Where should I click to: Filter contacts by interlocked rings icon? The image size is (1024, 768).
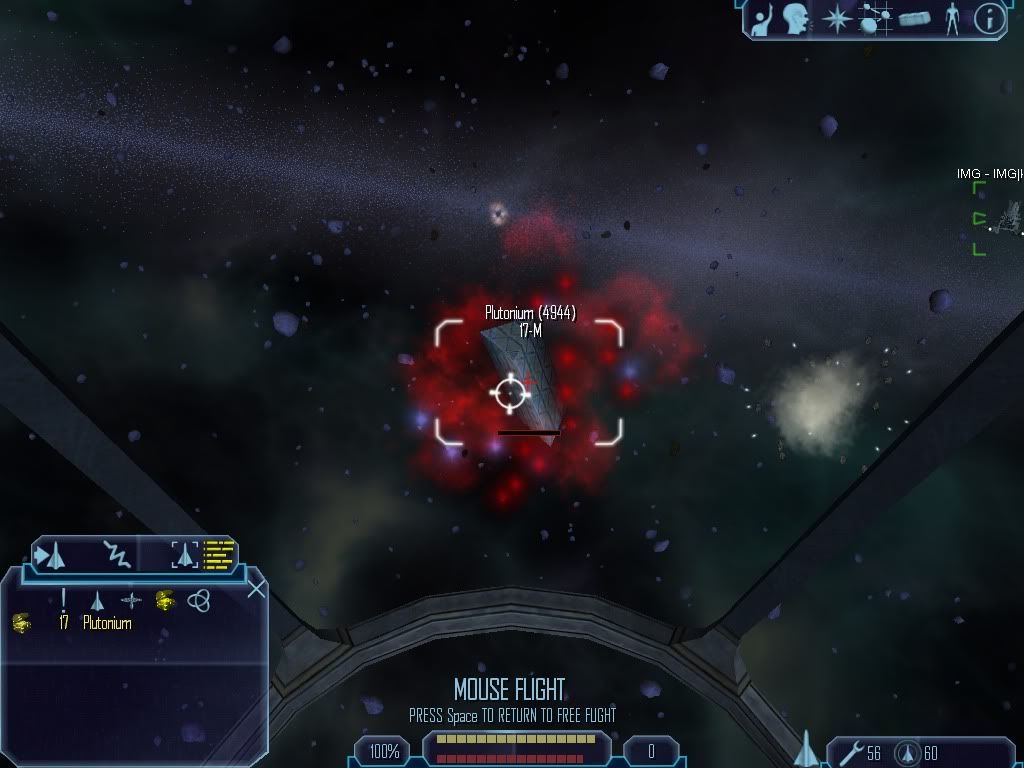click(x=199, y=600)
